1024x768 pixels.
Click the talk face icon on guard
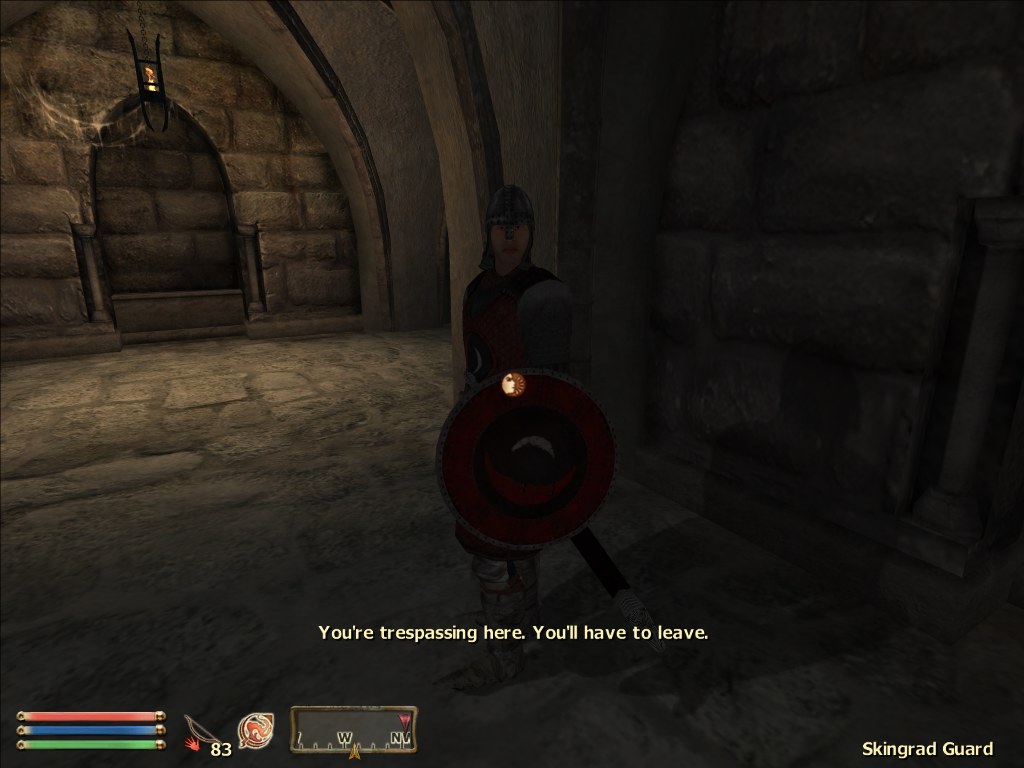point(513,384)
